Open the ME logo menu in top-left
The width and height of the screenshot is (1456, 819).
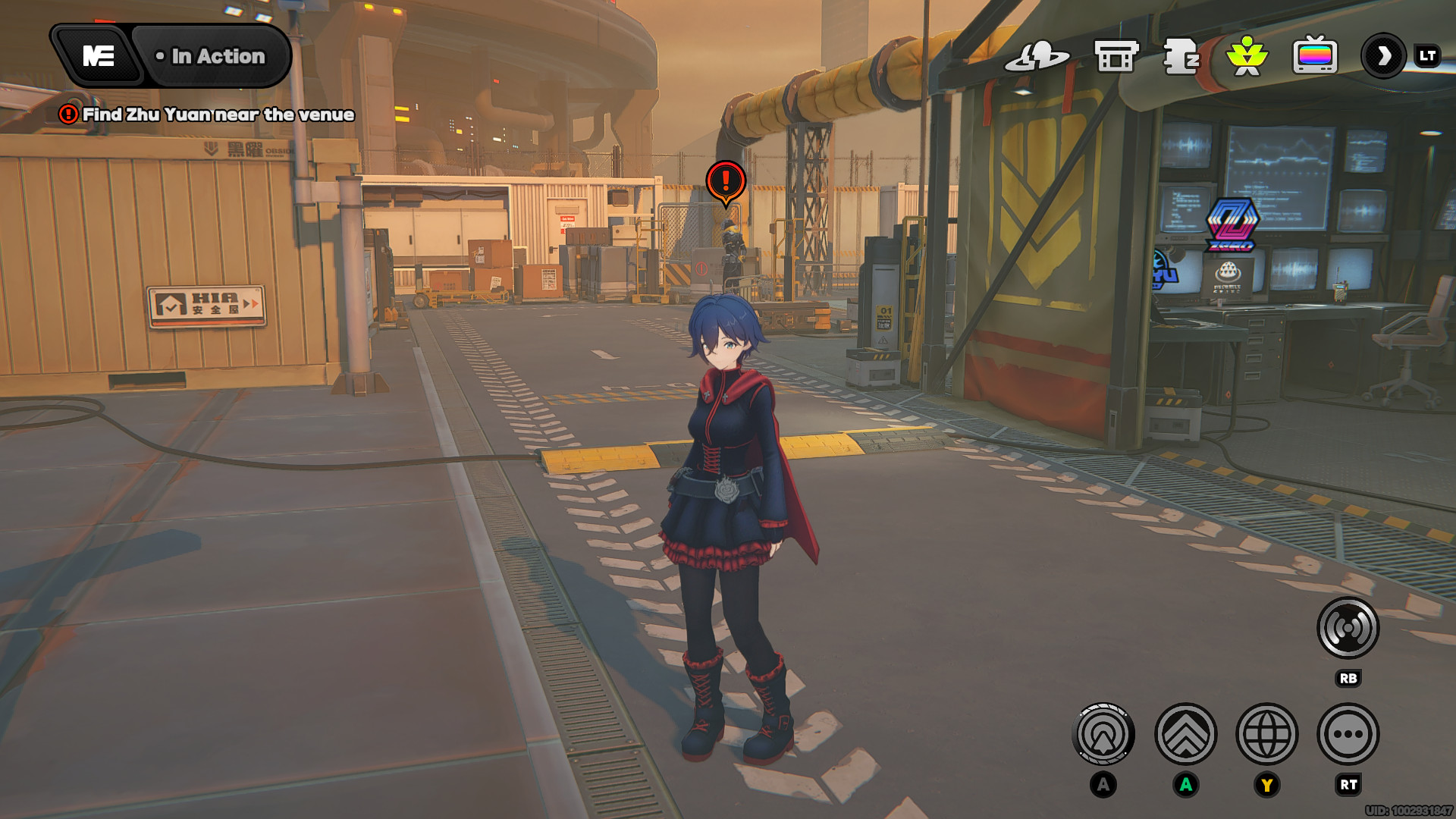coord(97,55)
